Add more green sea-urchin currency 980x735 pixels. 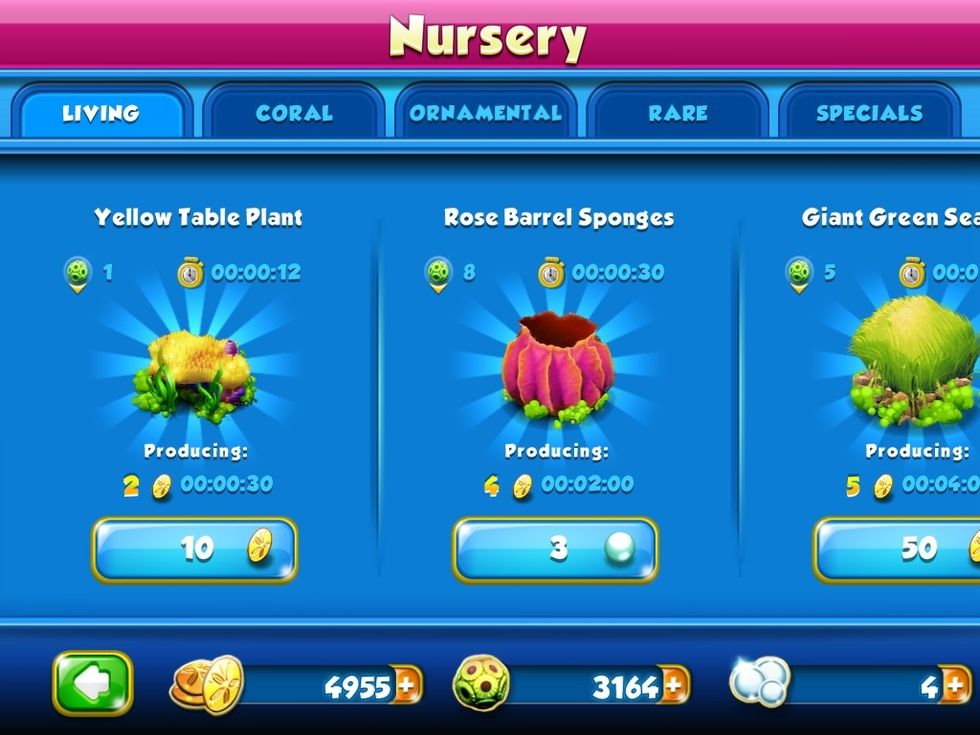pos(674,686)
